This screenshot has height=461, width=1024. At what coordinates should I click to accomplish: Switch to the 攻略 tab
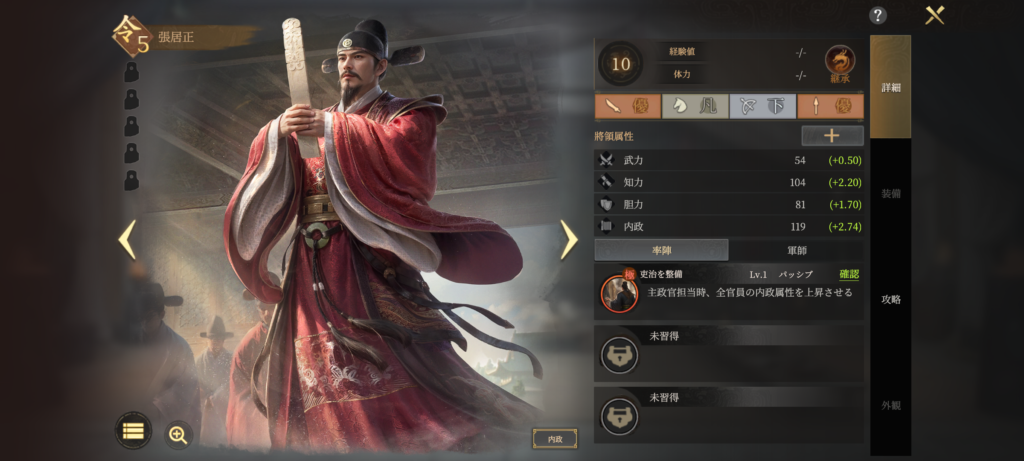point(890,299)
